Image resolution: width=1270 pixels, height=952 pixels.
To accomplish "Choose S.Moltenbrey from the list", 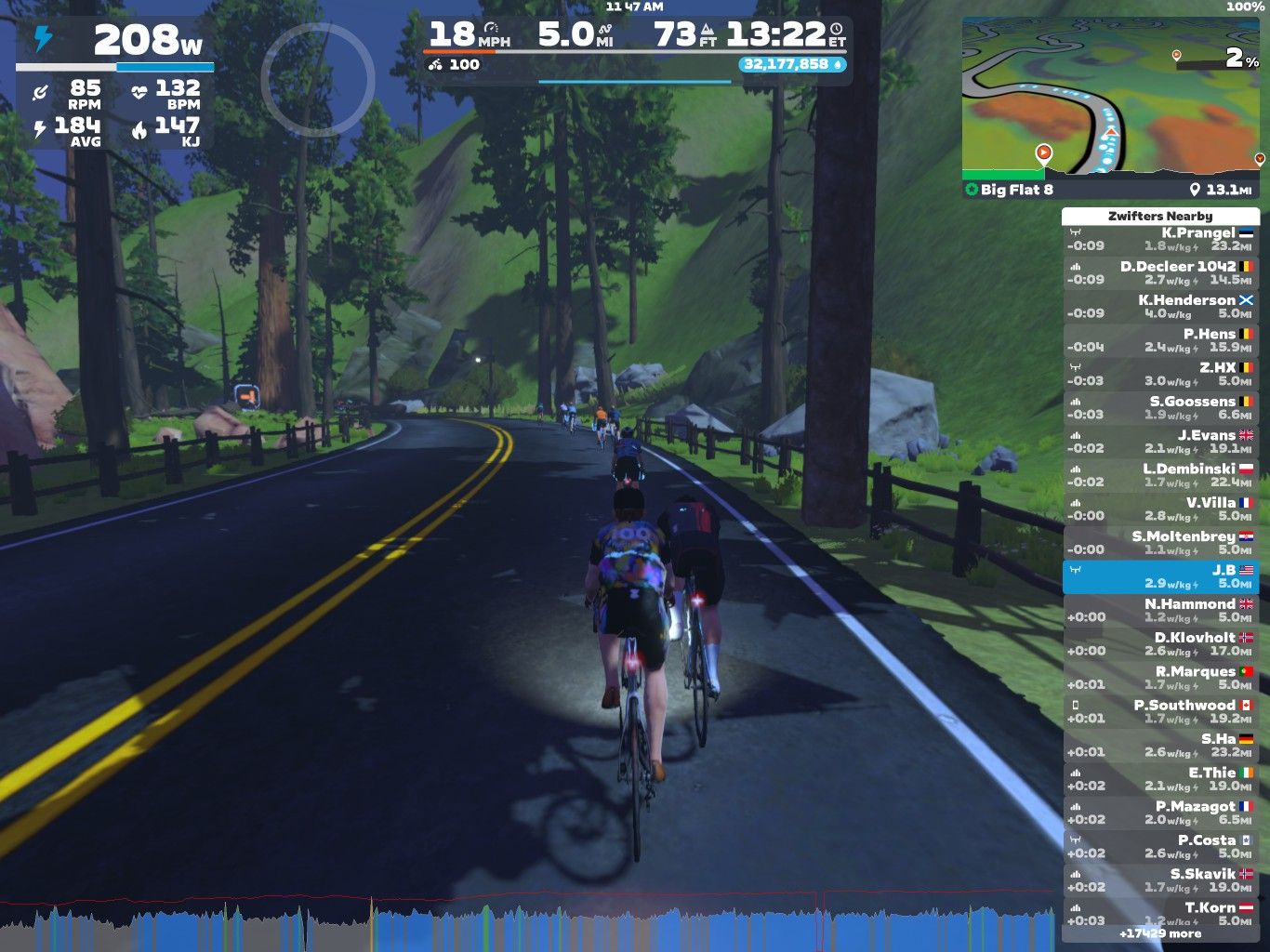I will click(1160, 543).
